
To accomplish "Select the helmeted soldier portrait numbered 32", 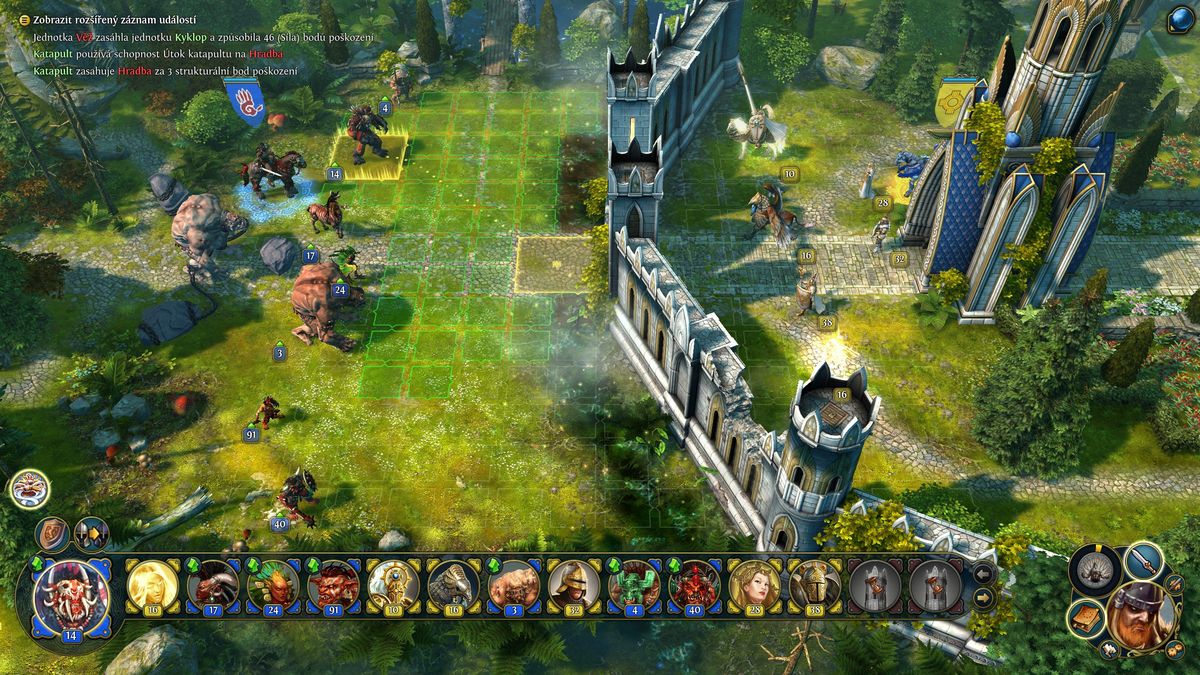I will 573,584.
